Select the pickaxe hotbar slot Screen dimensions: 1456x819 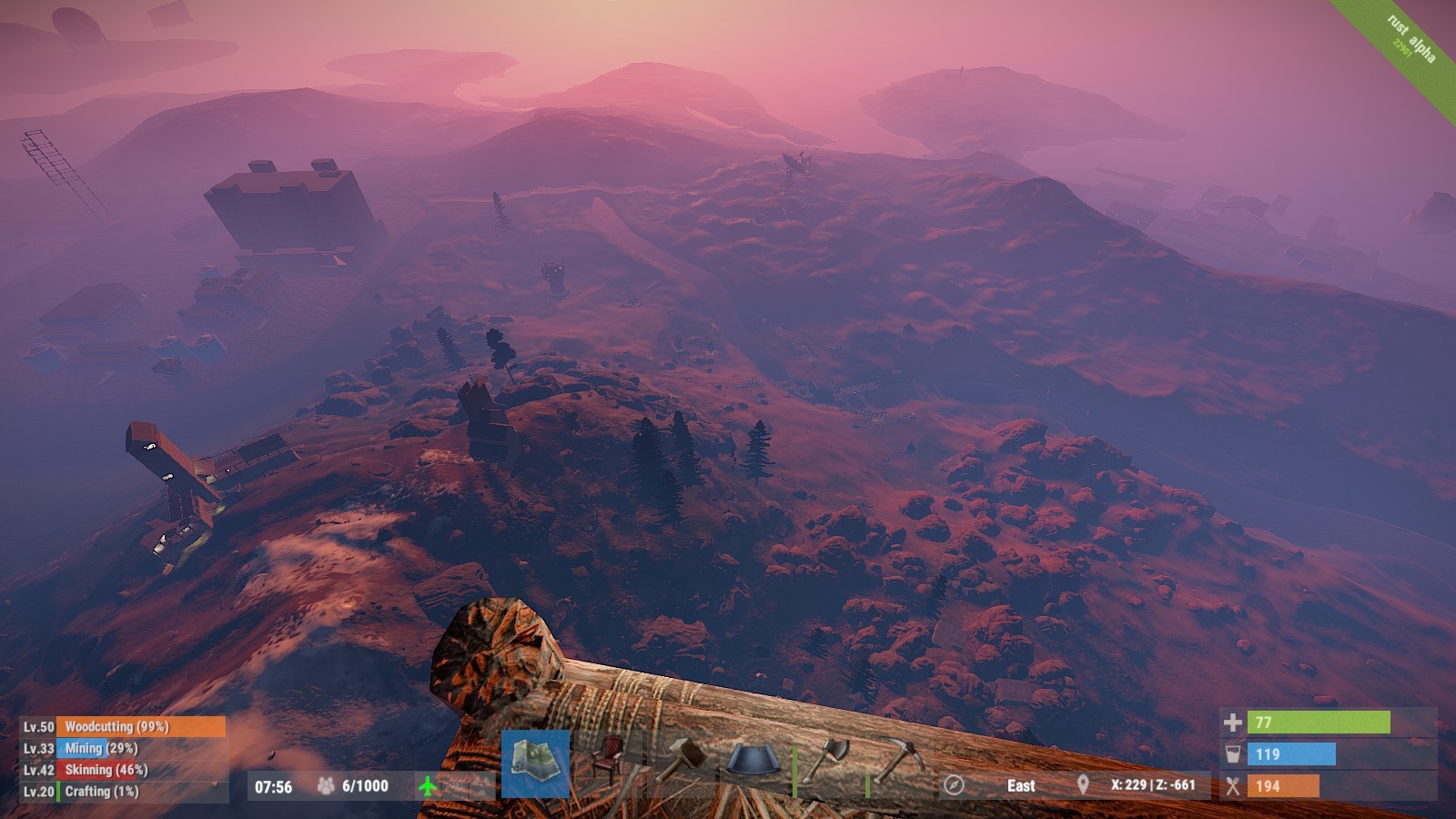click(x=900, y=761)
